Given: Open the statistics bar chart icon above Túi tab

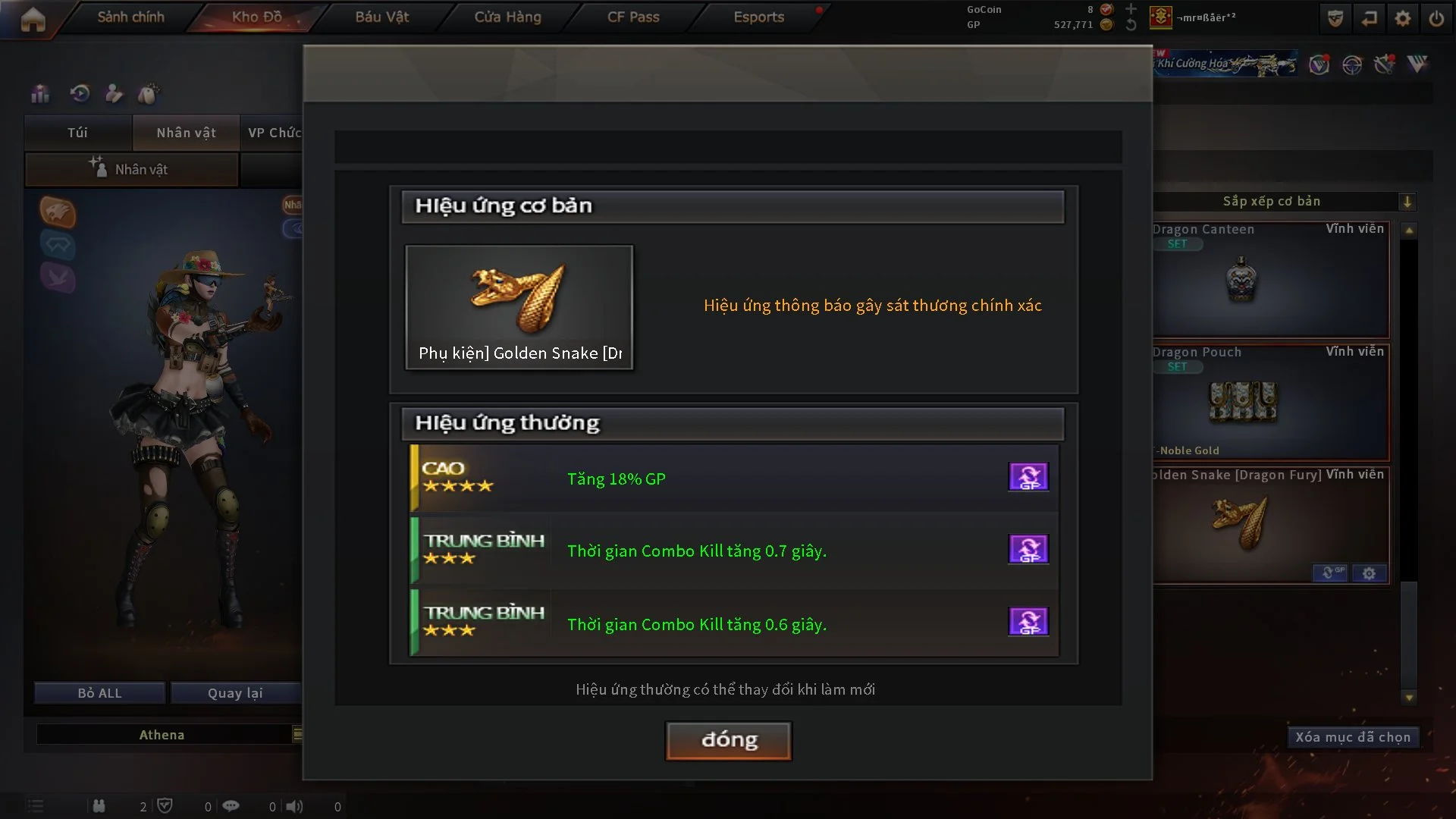Looking at the screenshot, I should tap(39, 93).
